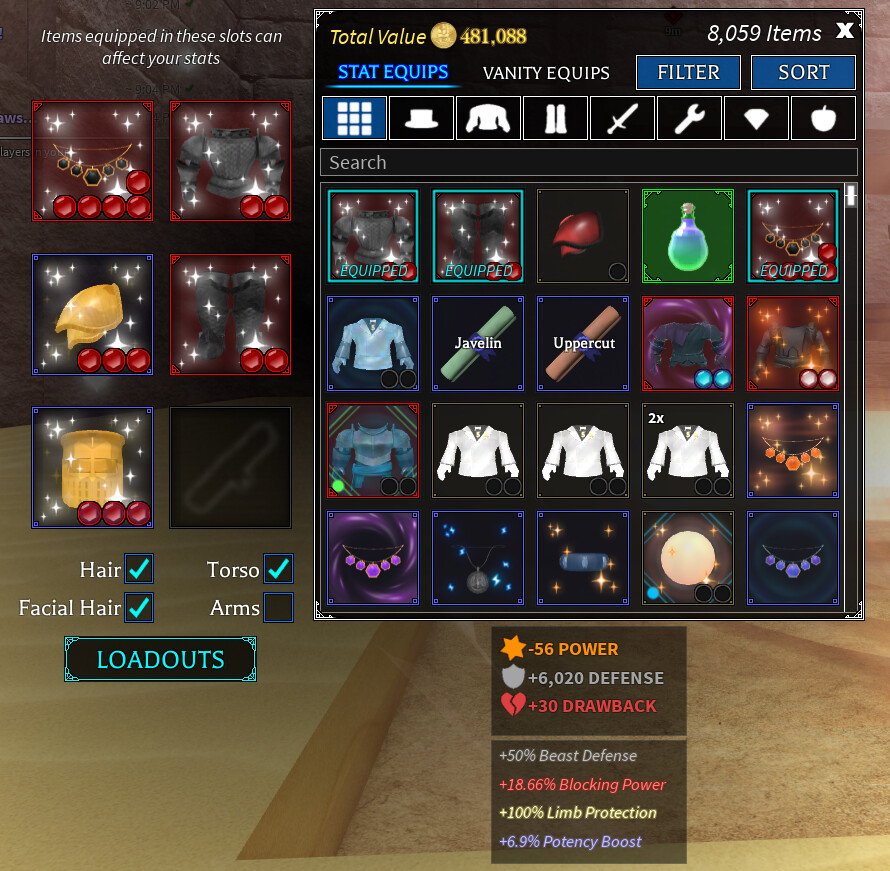Filter by wrench tool category

(689, 118)
